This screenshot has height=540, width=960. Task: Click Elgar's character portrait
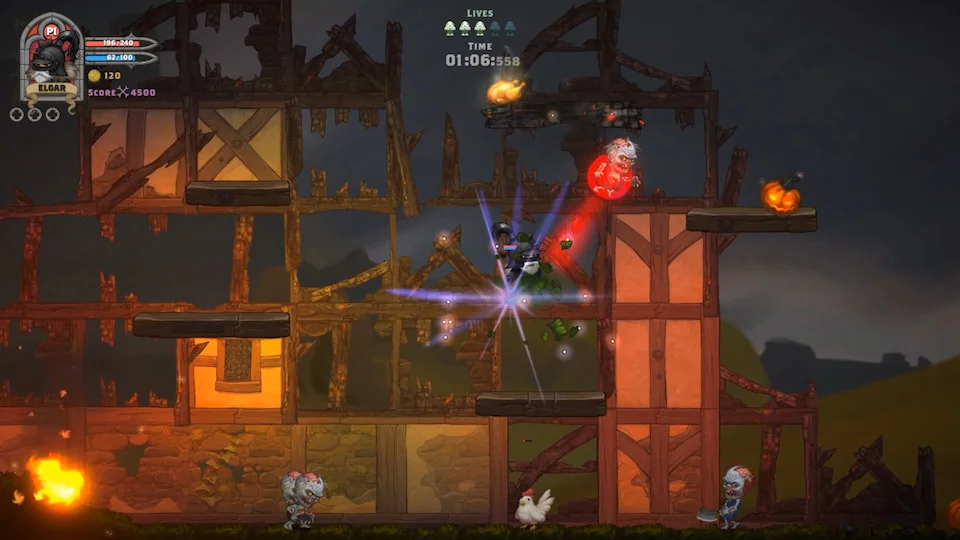50,61
